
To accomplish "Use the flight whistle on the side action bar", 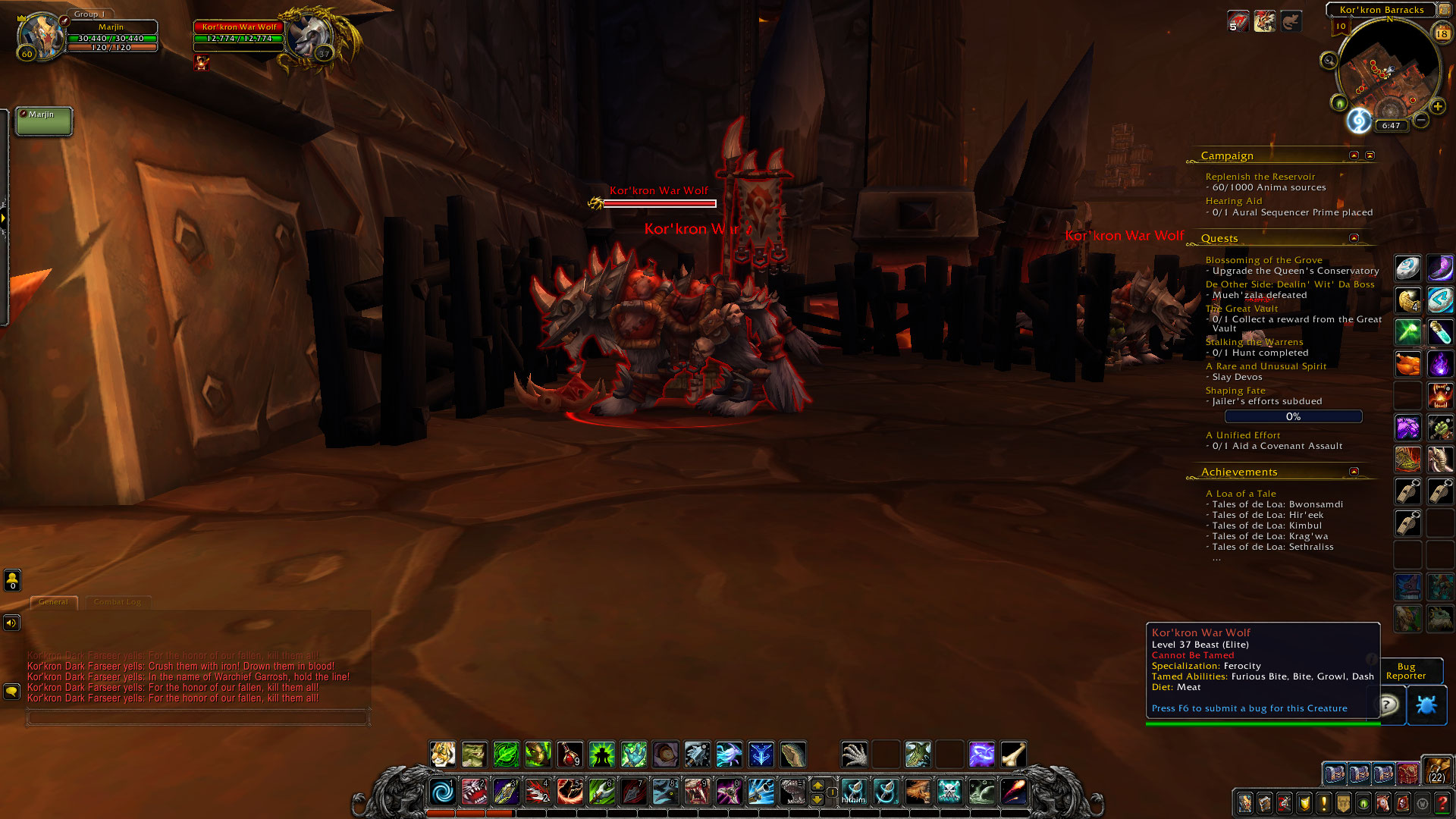I will [x=1409, y=491].
